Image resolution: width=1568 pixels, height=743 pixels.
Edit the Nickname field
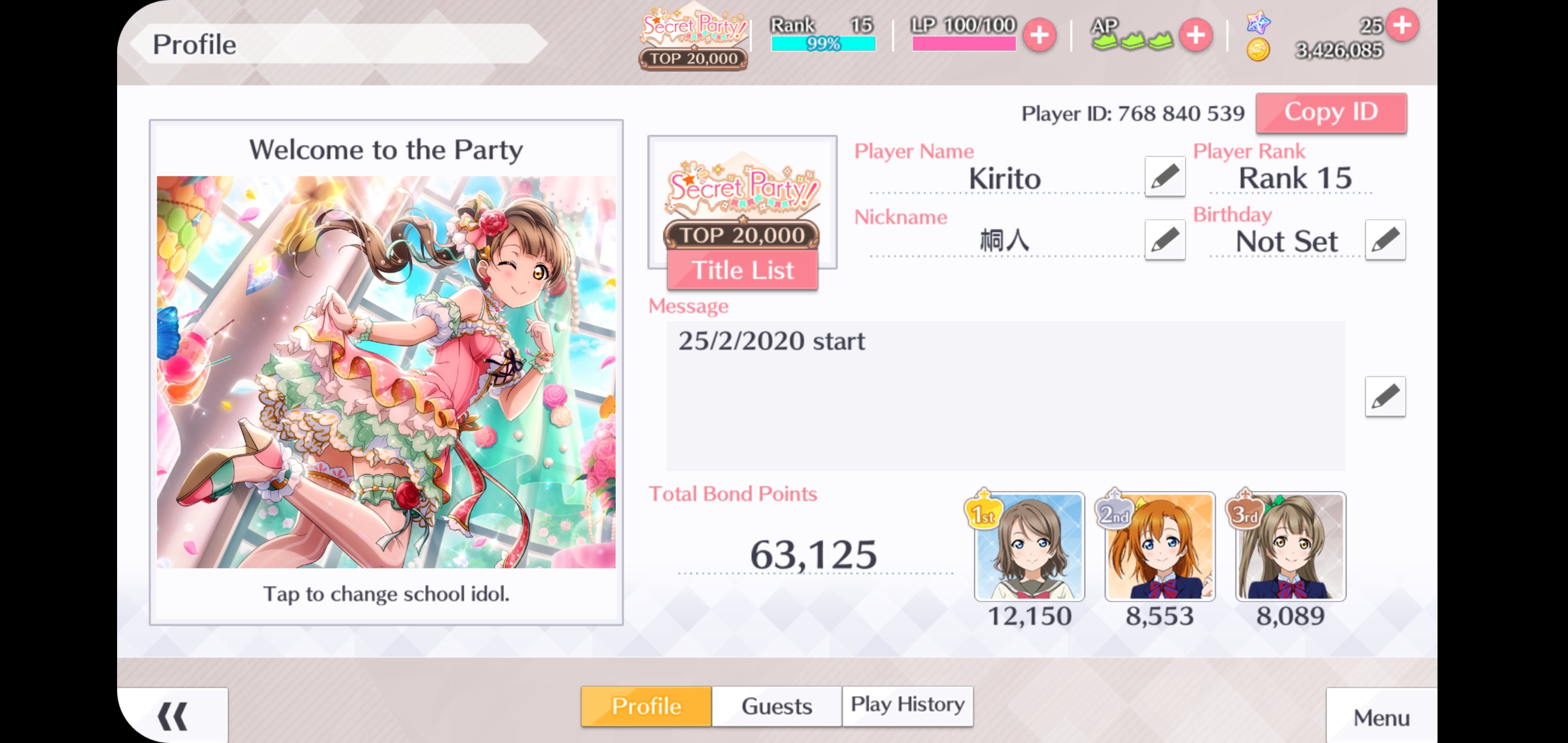(1165, 240)
